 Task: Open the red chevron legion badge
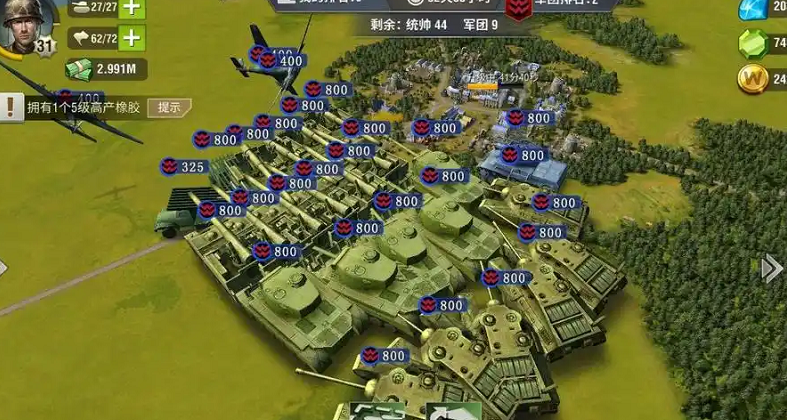point(519,10)
